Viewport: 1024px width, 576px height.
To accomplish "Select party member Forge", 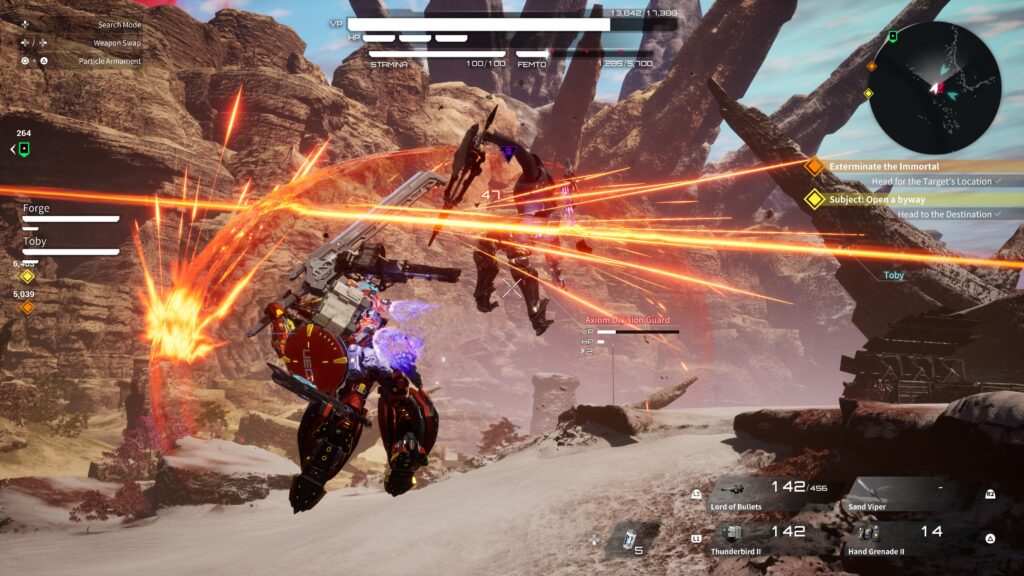I will pyautogui.click(x=36, y=209).
